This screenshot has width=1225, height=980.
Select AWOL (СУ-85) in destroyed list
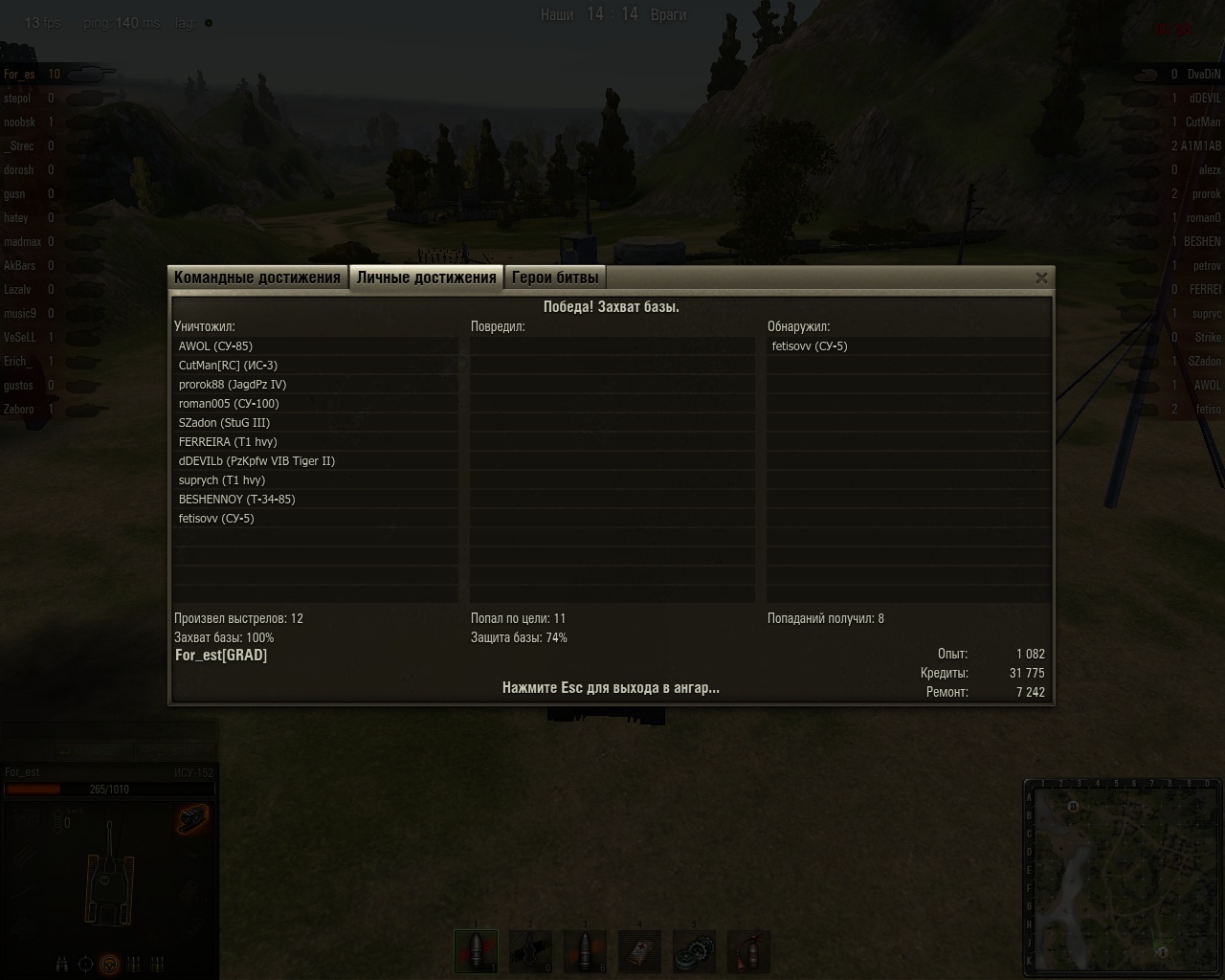pyautogui.click(x=216, y=346)
